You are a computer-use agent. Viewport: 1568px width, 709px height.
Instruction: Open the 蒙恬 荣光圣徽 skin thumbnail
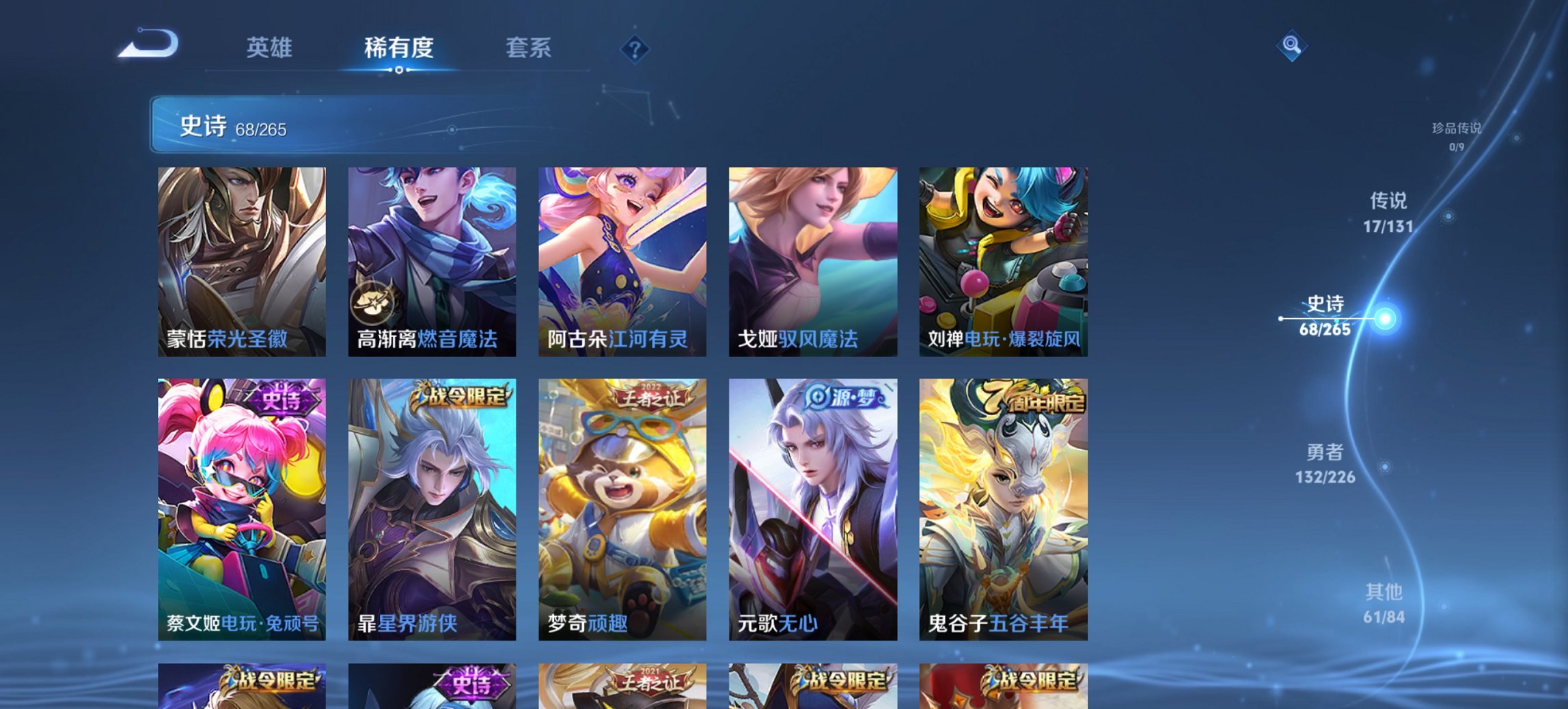point(240,262)
